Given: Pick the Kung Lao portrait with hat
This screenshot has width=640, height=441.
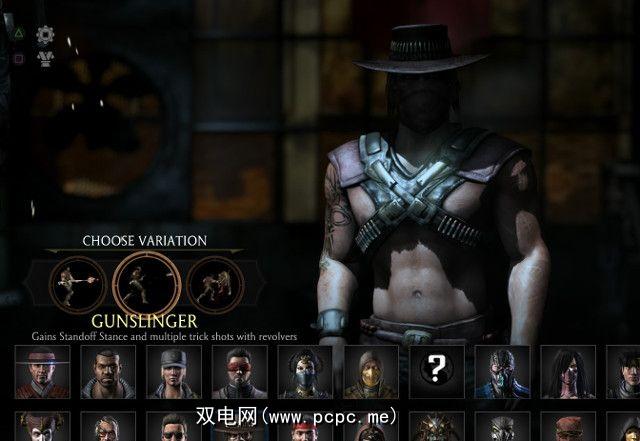Looking at the screenshot, I should (42, 373).
